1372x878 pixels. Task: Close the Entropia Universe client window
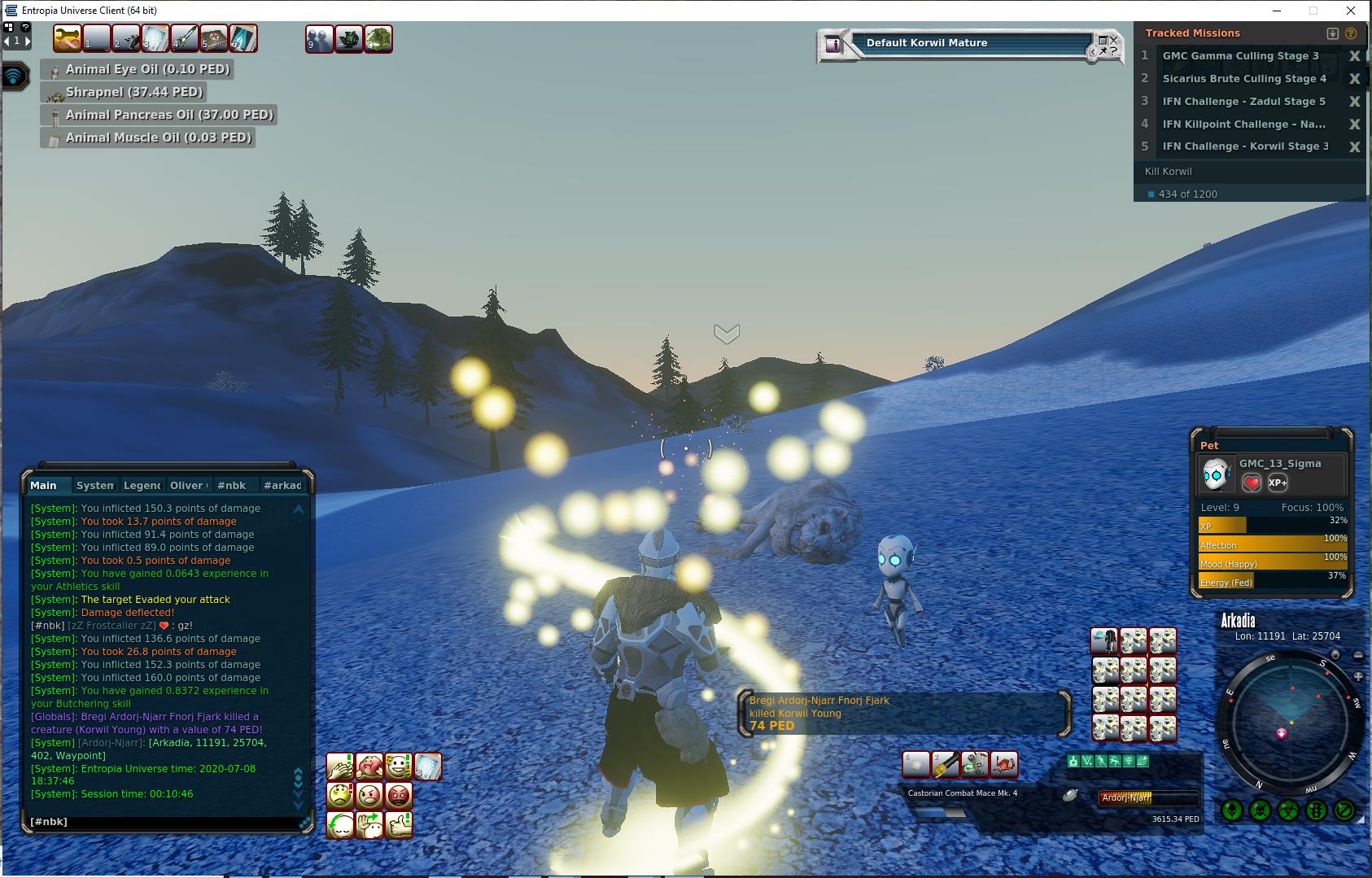(1352, 11)
